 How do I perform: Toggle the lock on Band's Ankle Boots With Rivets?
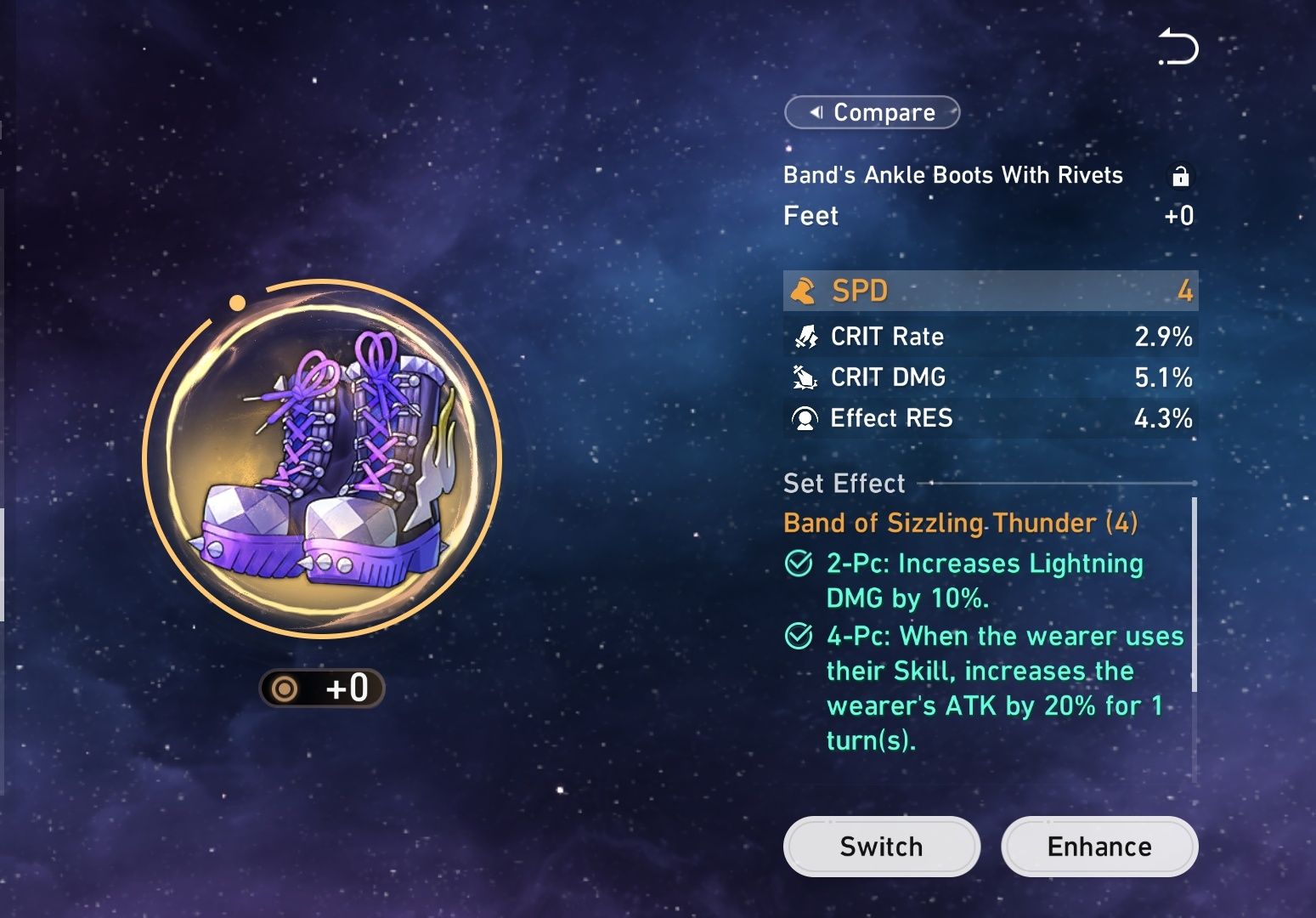[x=1182, y=176]
